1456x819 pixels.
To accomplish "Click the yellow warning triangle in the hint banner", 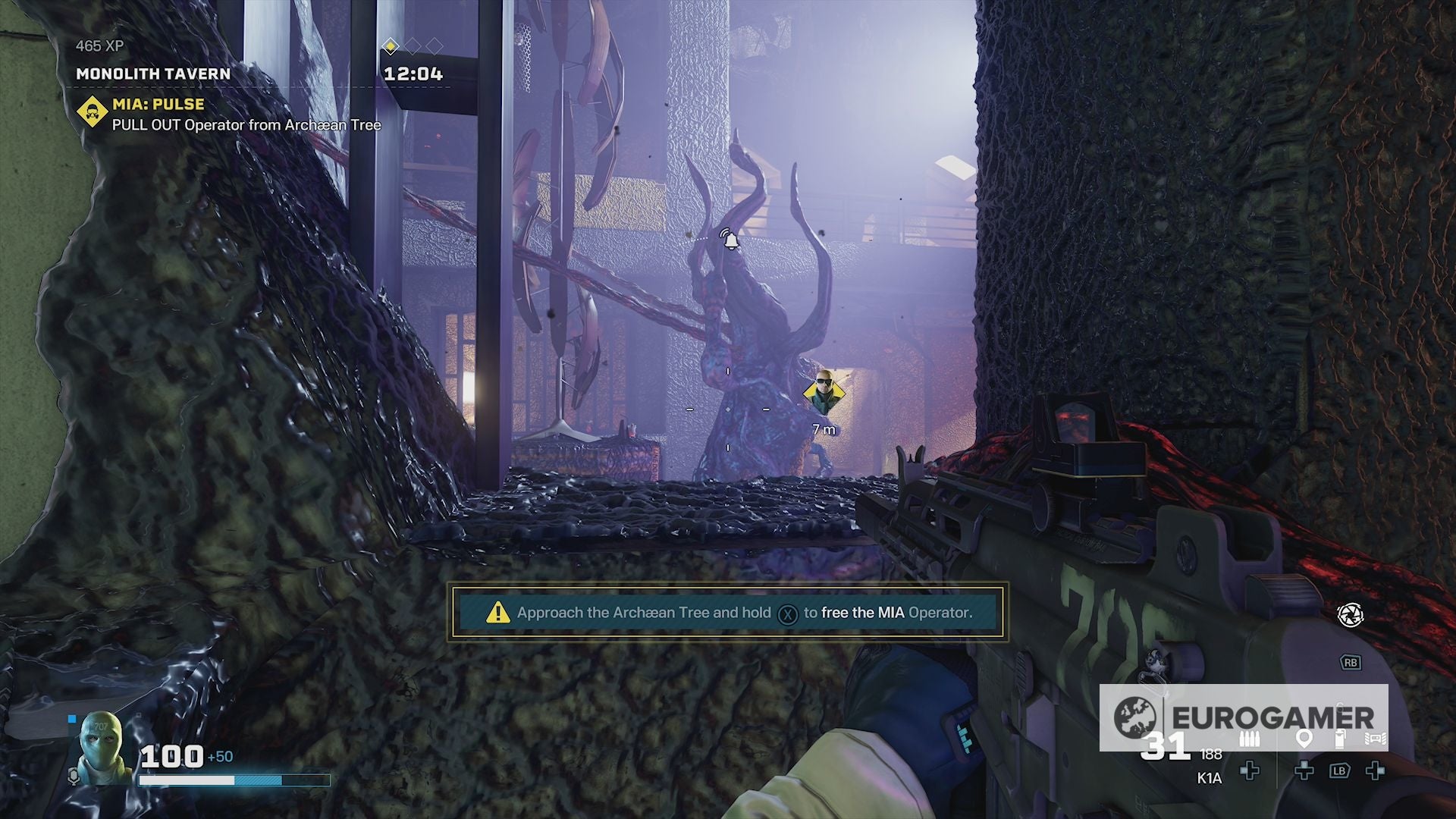I will 498,612.
